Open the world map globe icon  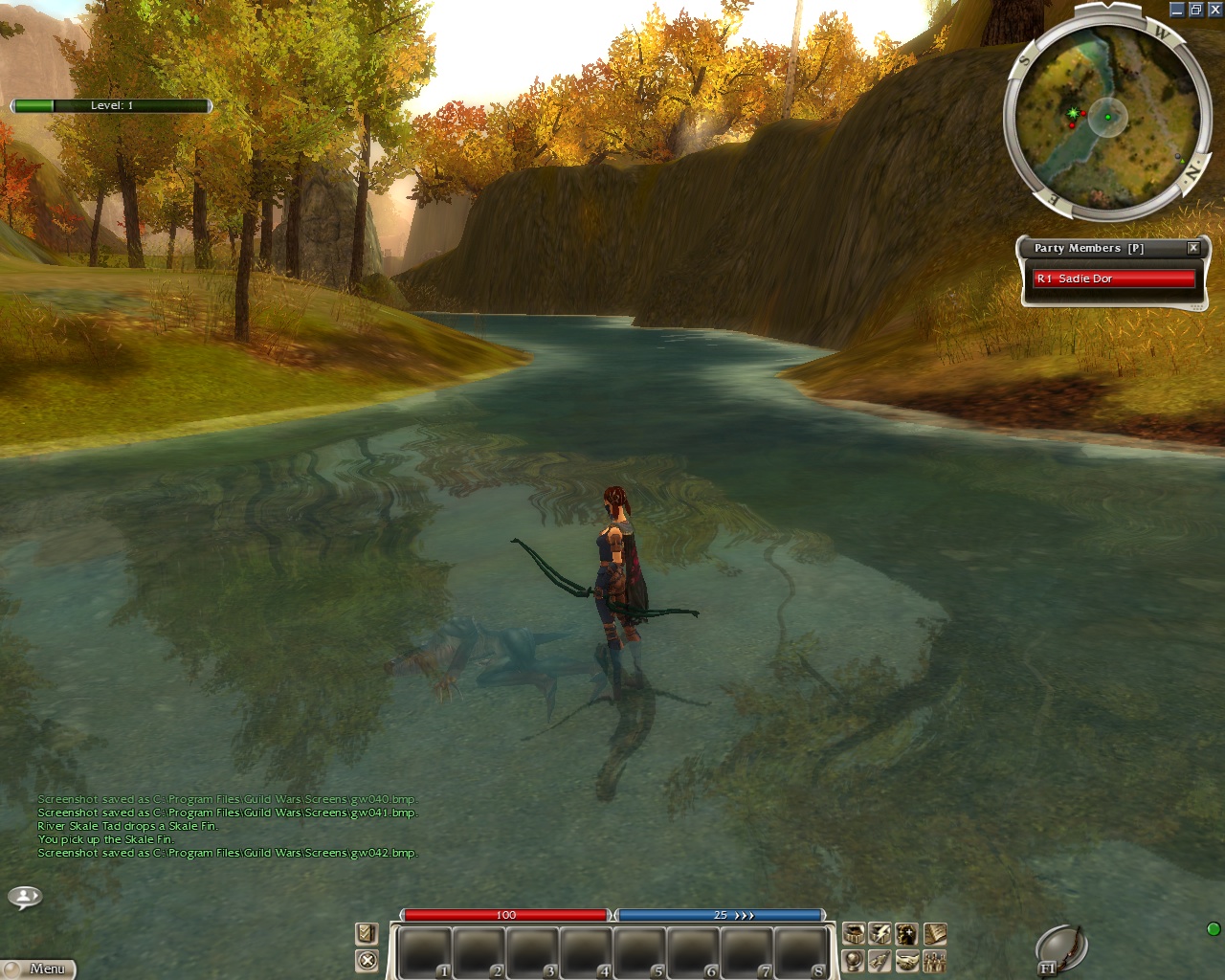[x=854, y=960]
